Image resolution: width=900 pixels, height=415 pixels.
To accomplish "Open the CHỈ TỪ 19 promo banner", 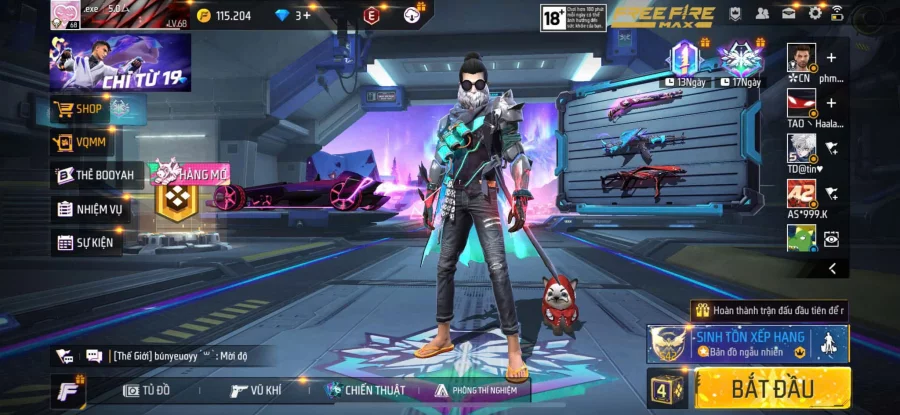I will pyautogui.click(x=120, y=62).
